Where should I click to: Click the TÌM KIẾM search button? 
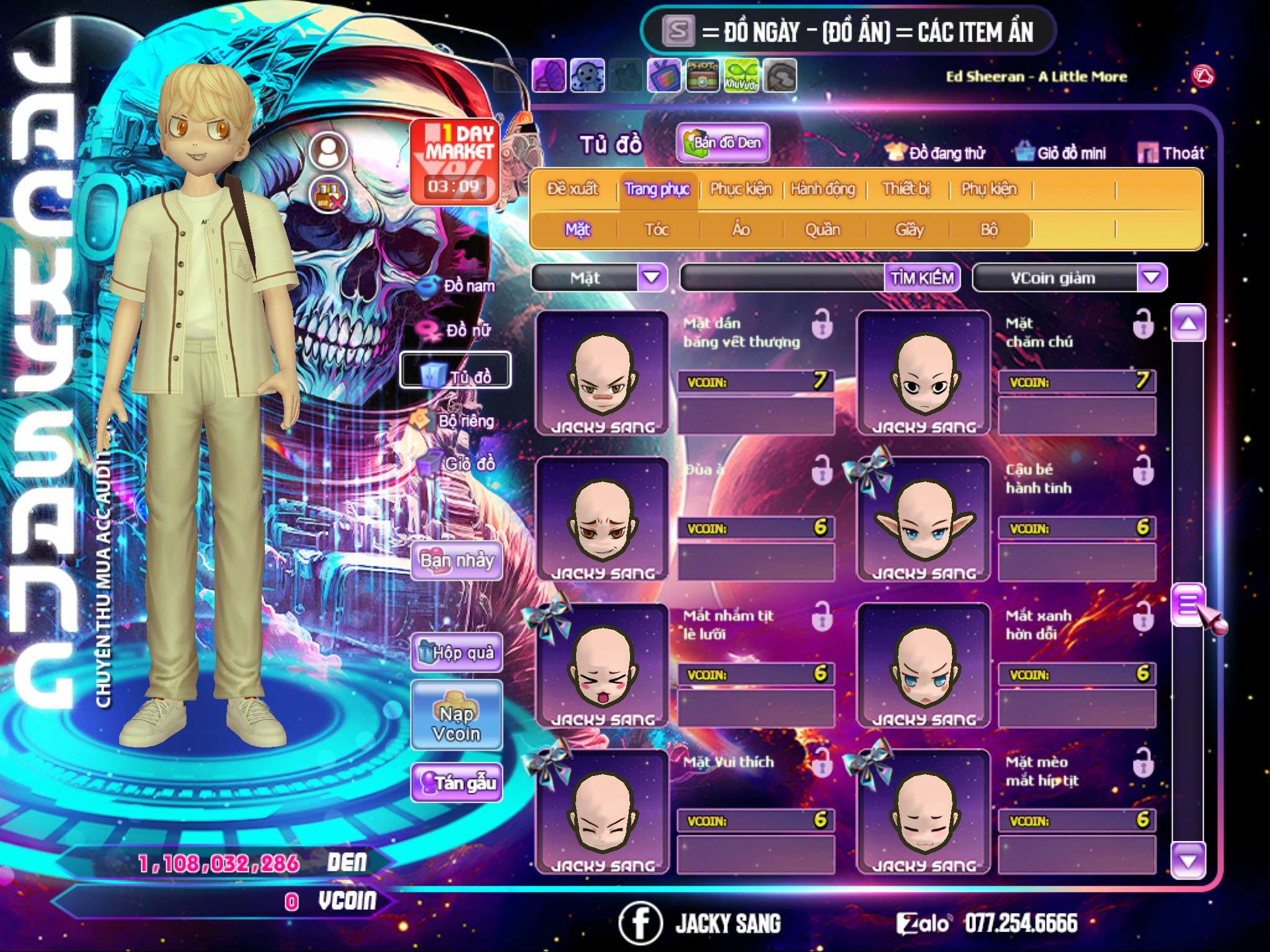[x=922, y=278]
